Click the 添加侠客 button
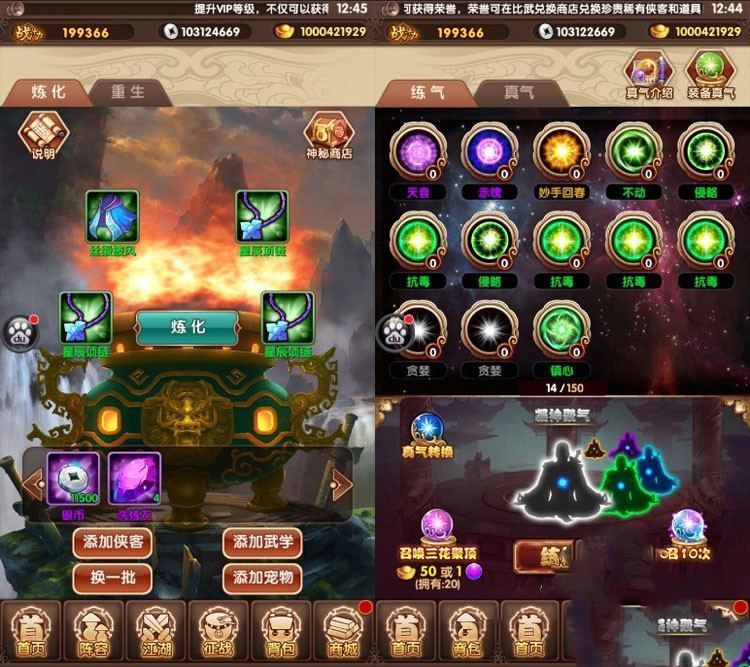 [112, 543]
